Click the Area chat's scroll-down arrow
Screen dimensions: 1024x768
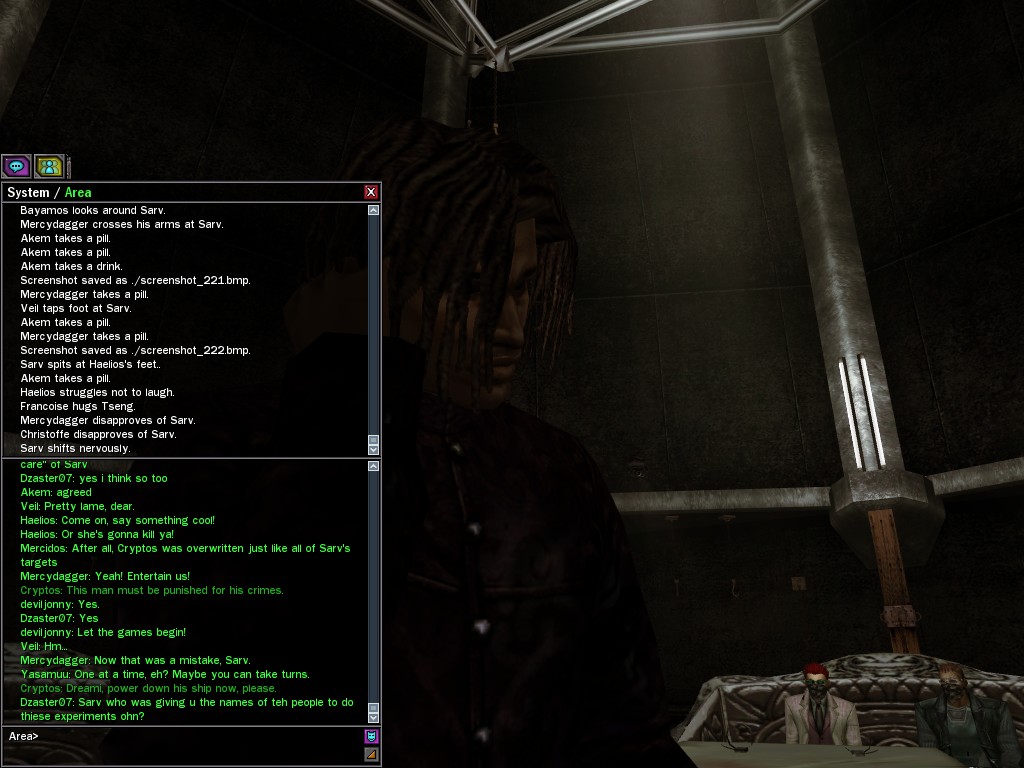tap(374, 716)
